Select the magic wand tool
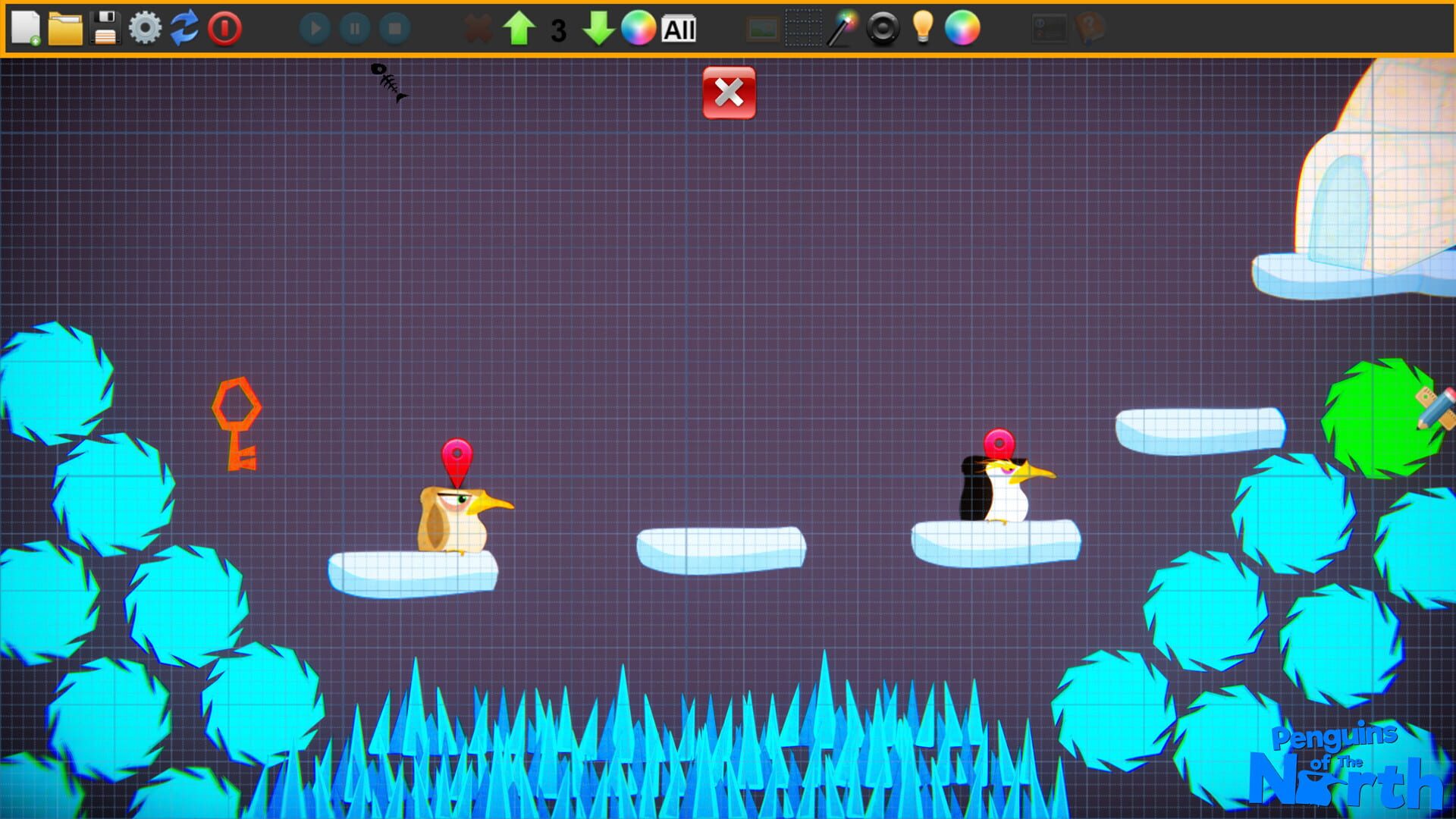 tap(842, 29)
